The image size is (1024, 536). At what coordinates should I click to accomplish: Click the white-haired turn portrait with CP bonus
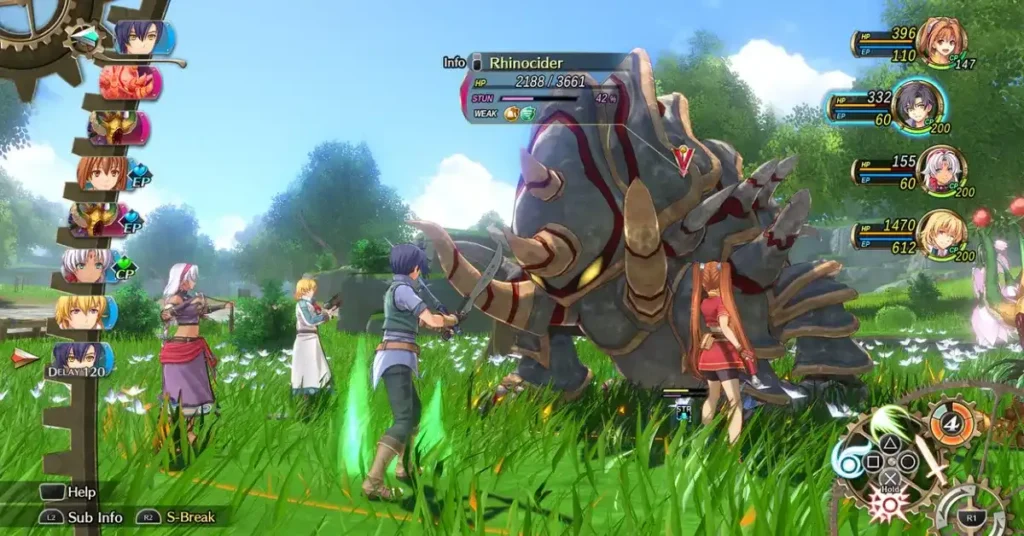click(x=88, y=266)
